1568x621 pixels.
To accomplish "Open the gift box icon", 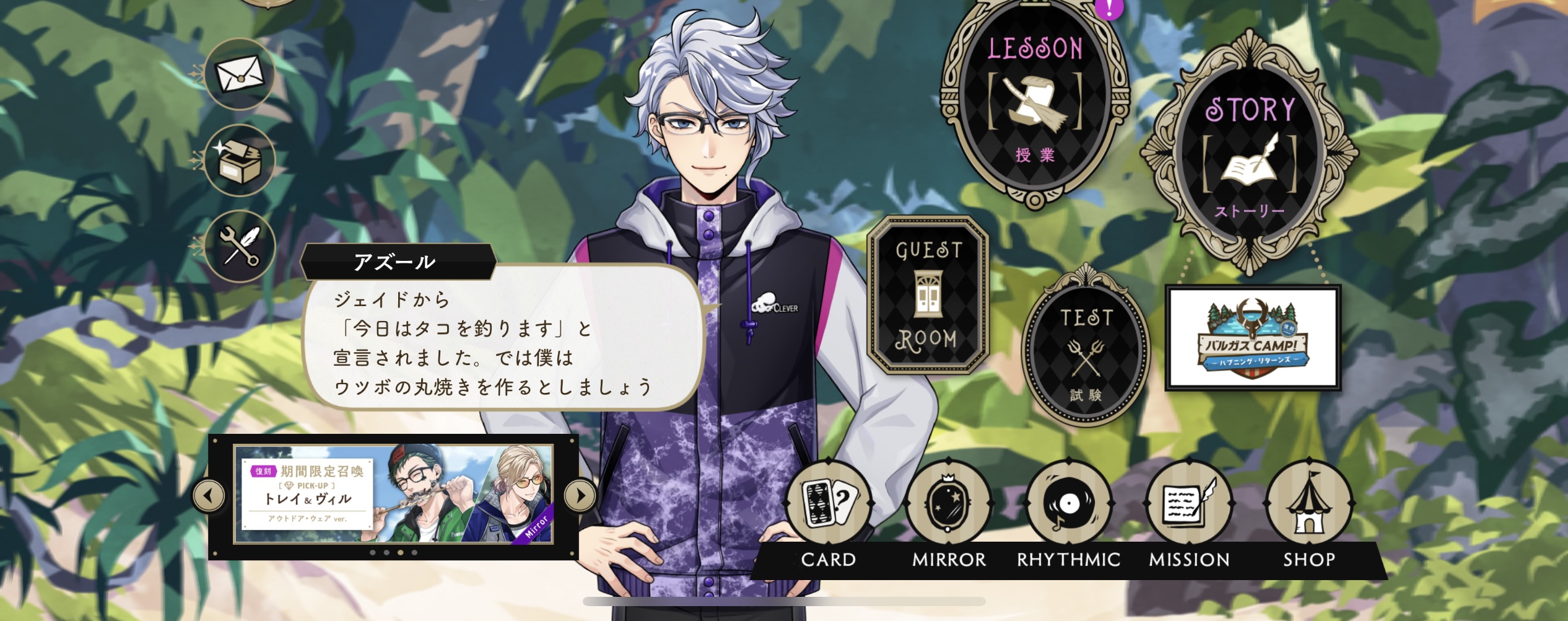I will tap(240, 160).
